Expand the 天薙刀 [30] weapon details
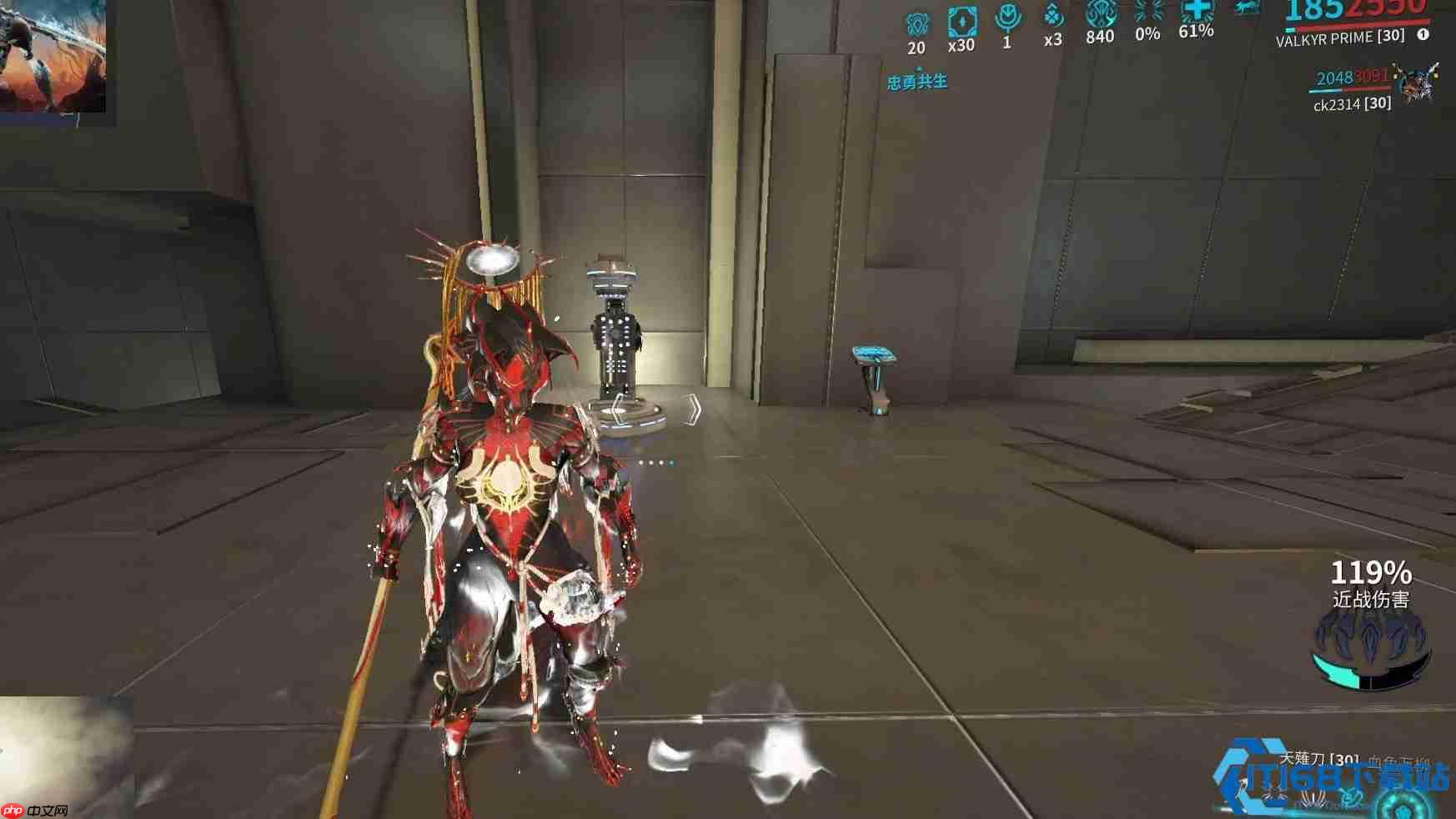This screenshot has height=819, width=1456. pyautogui.click(x=1318, y=757)
